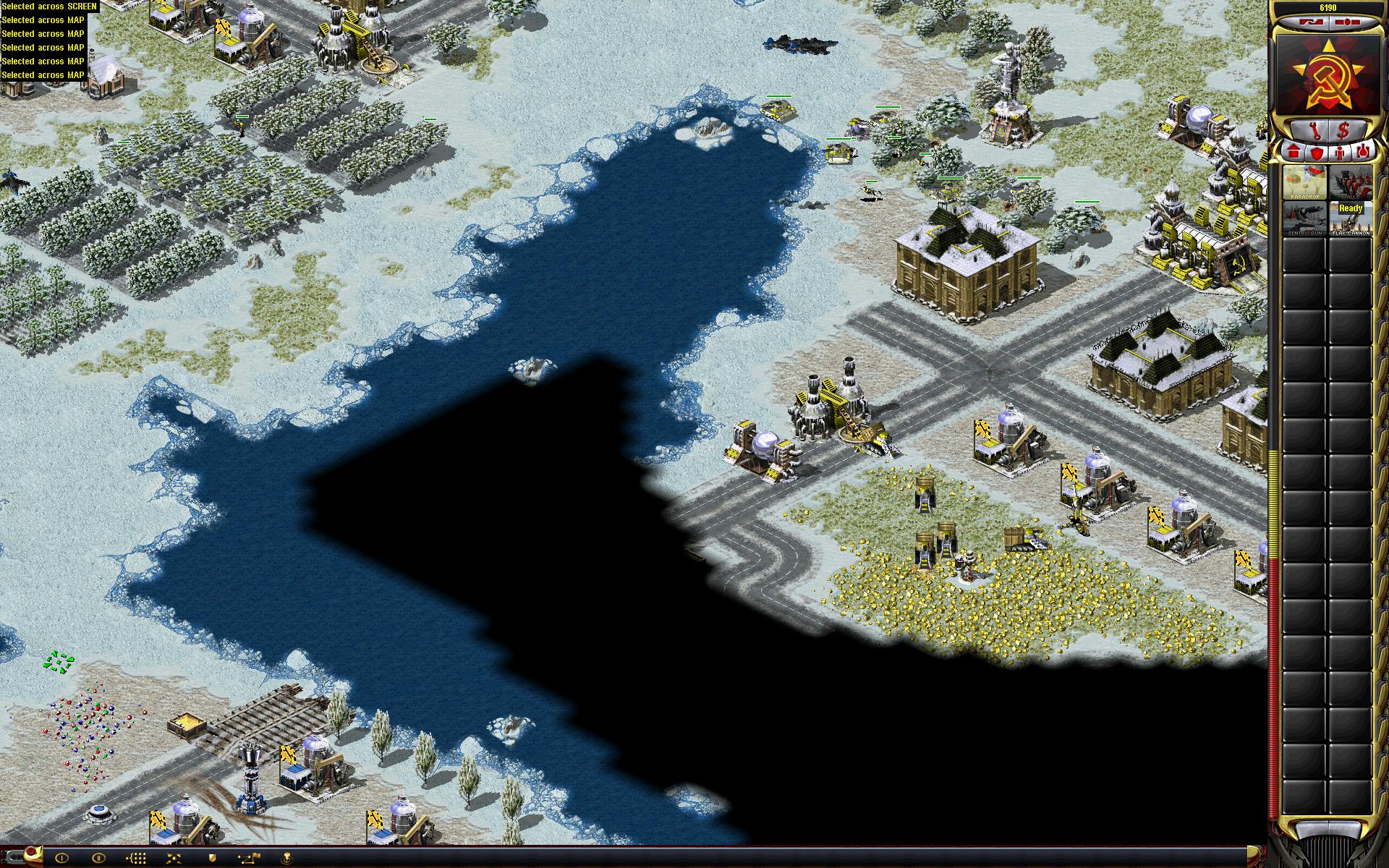Place the ready Flak Cannon

[1350, 218]
